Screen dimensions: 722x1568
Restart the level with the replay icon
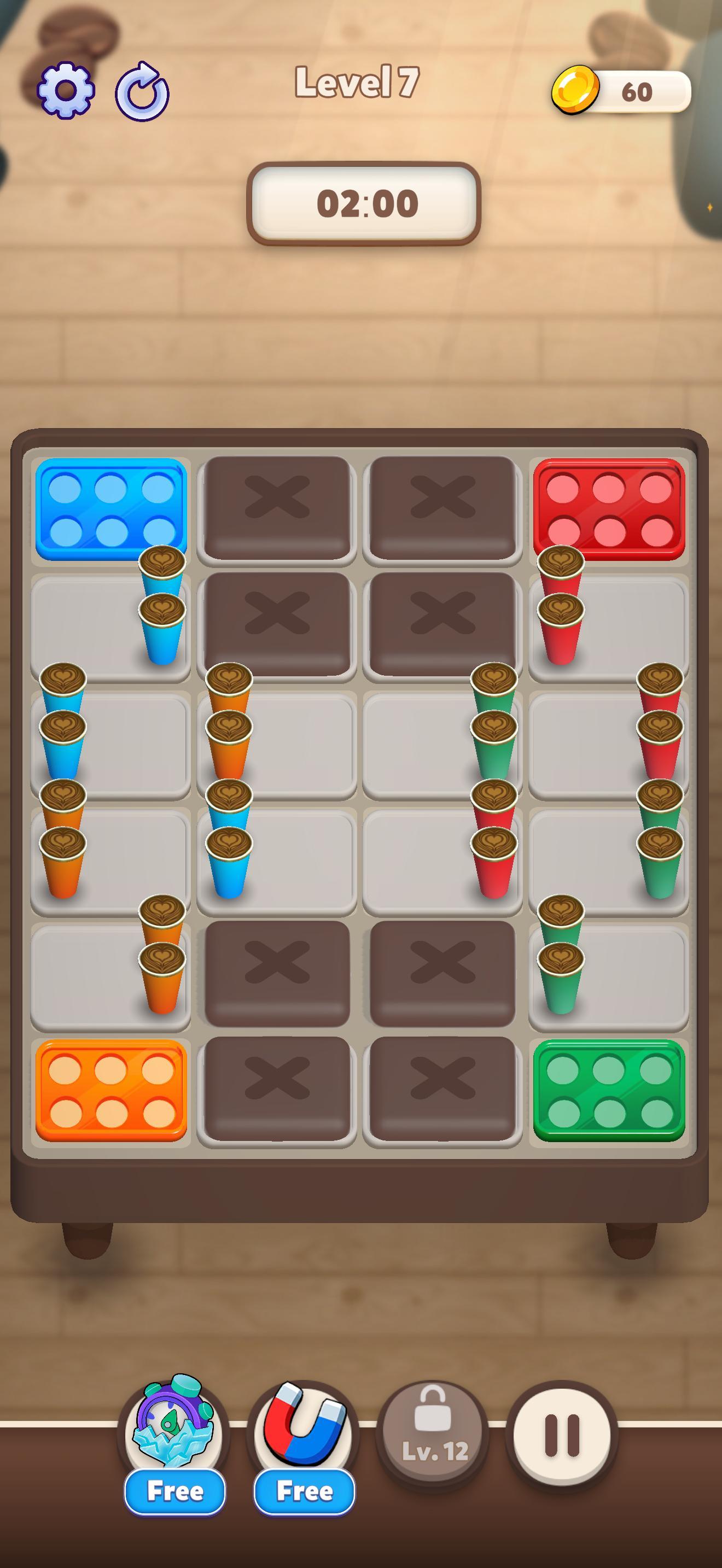[141, 90]
